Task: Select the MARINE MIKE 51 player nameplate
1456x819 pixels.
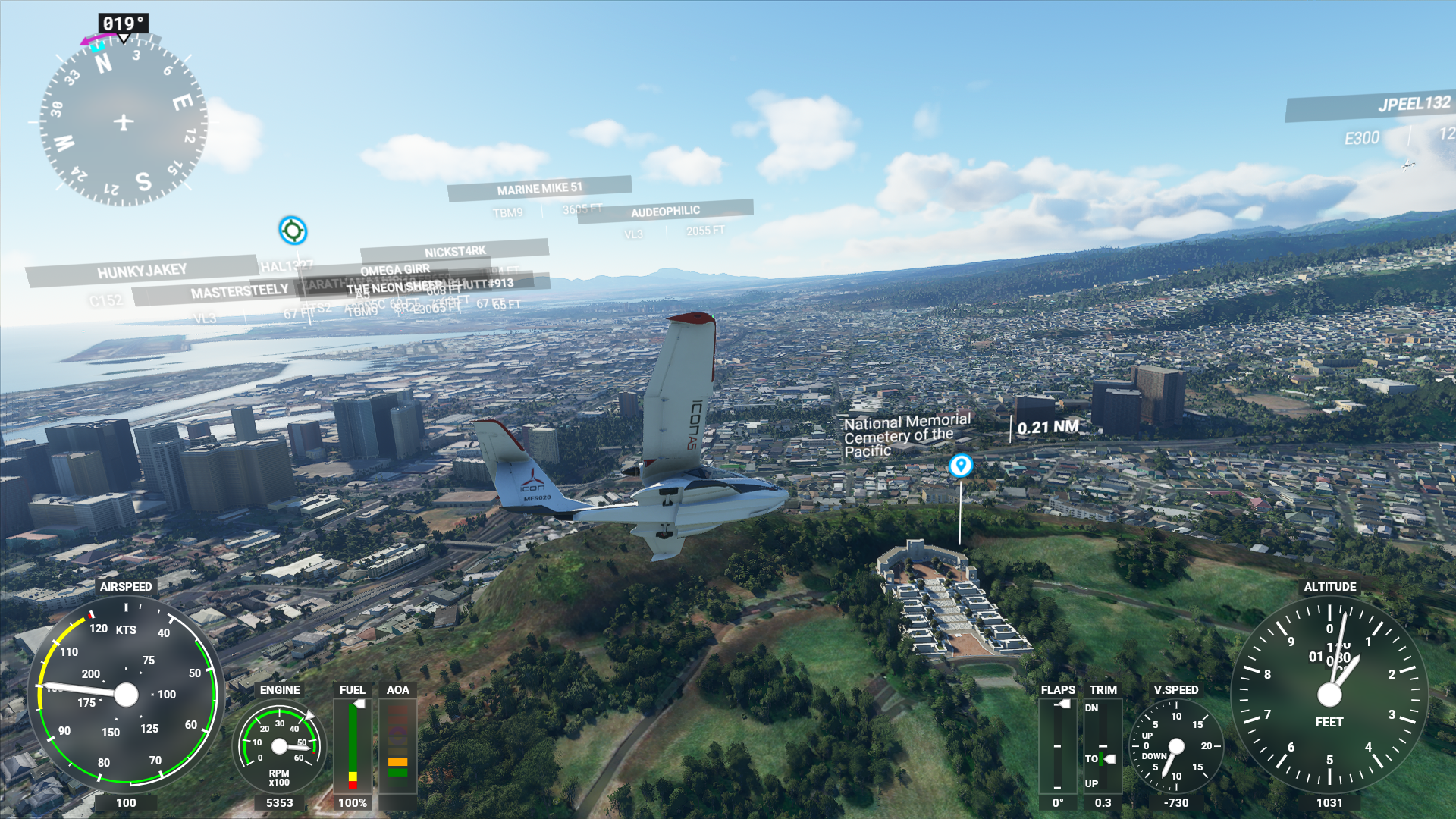Action: [539, 188]
